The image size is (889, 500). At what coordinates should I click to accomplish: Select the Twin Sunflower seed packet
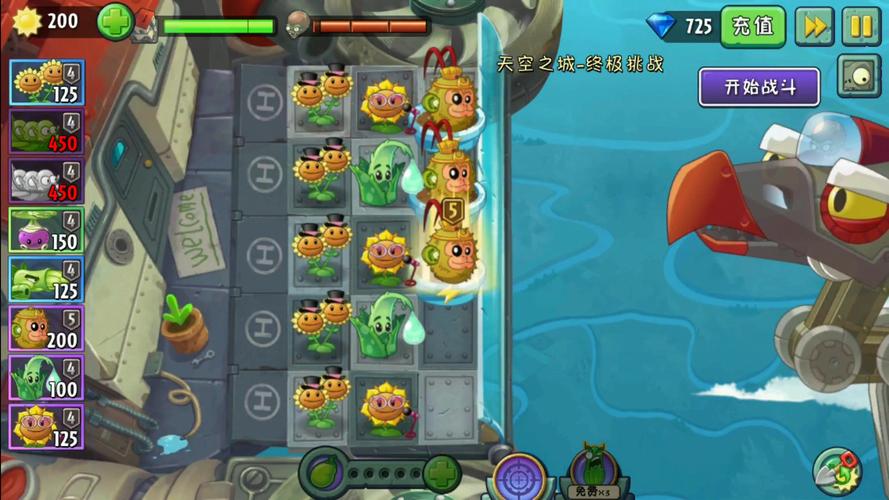point(46,82)
